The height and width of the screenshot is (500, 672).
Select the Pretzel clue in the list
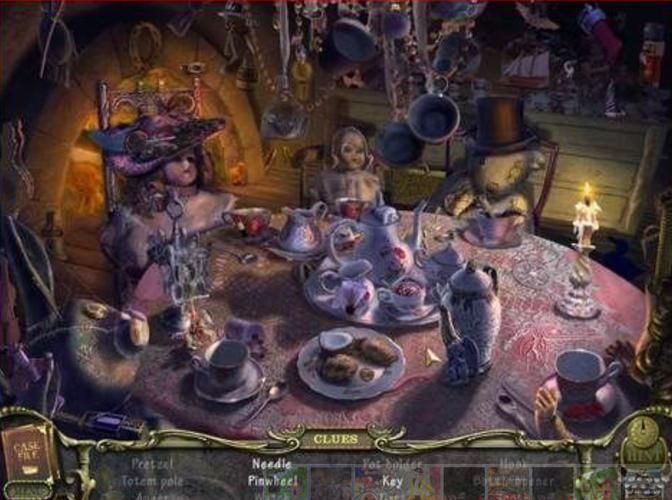[x=151, y=464]
